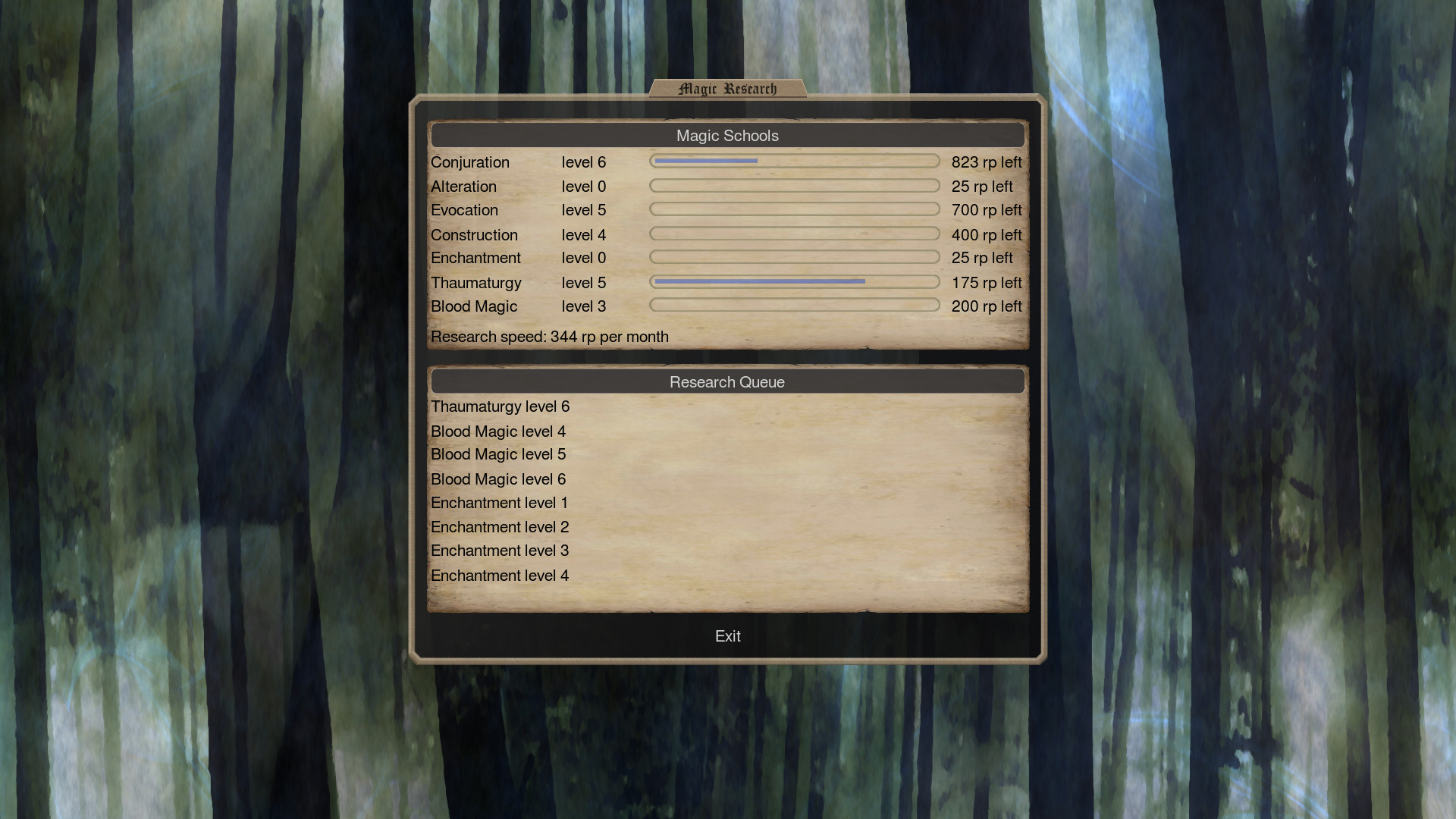Click the Blood Magic progress bar
Screen dimensions: 1456x819
794,305
